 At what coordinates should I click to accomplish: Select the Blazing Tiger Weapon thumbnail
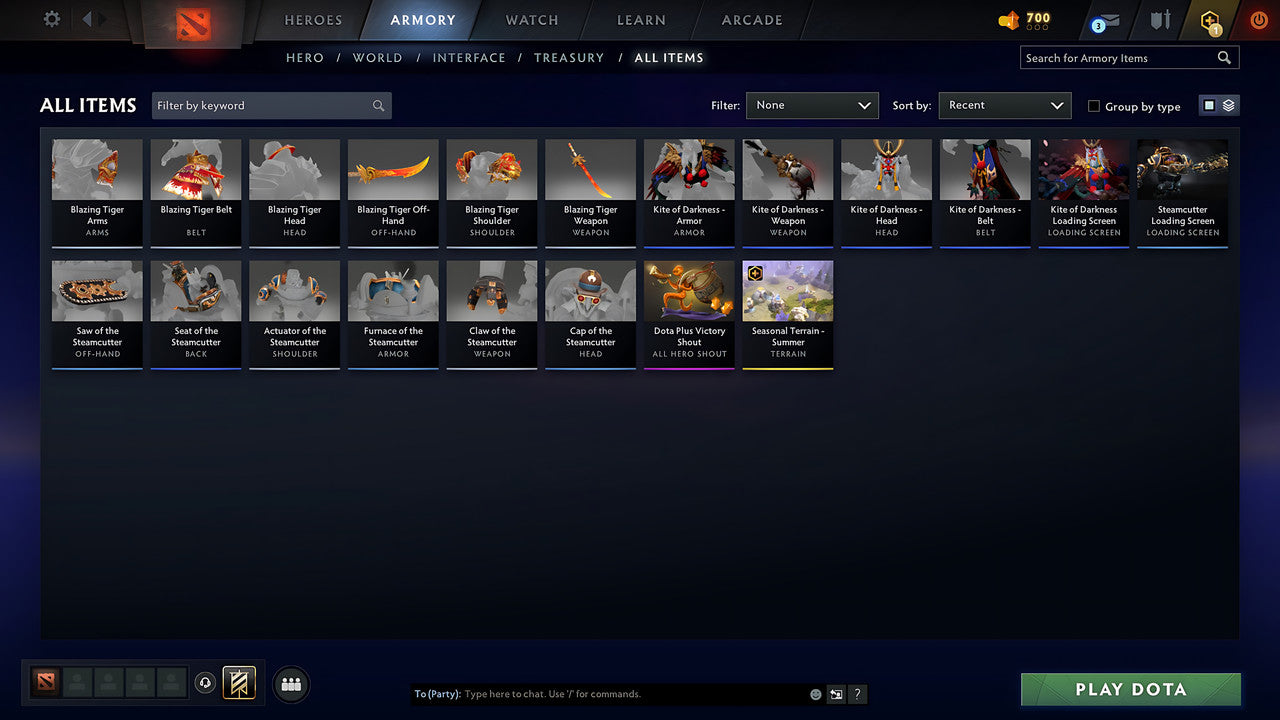[590, 192]
